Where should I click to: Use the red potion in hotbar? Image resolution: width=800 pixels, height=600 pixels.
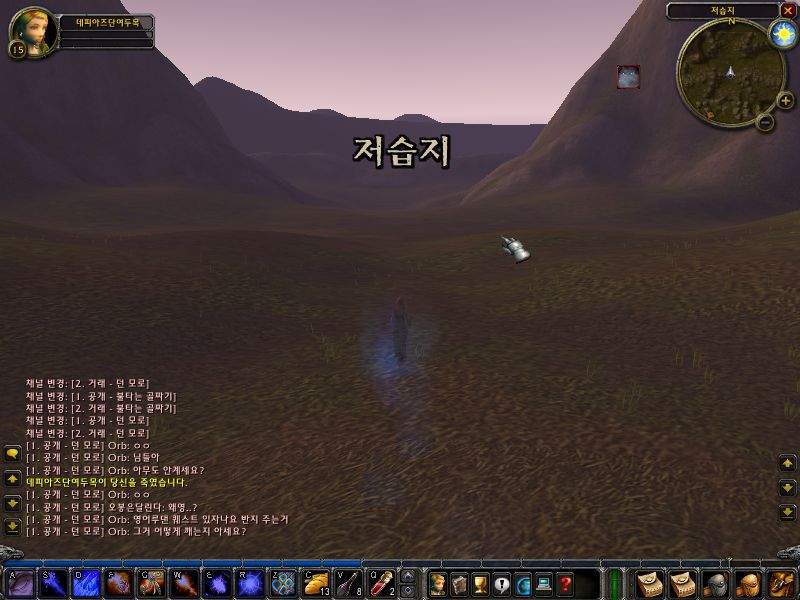[x=382, y=583]
